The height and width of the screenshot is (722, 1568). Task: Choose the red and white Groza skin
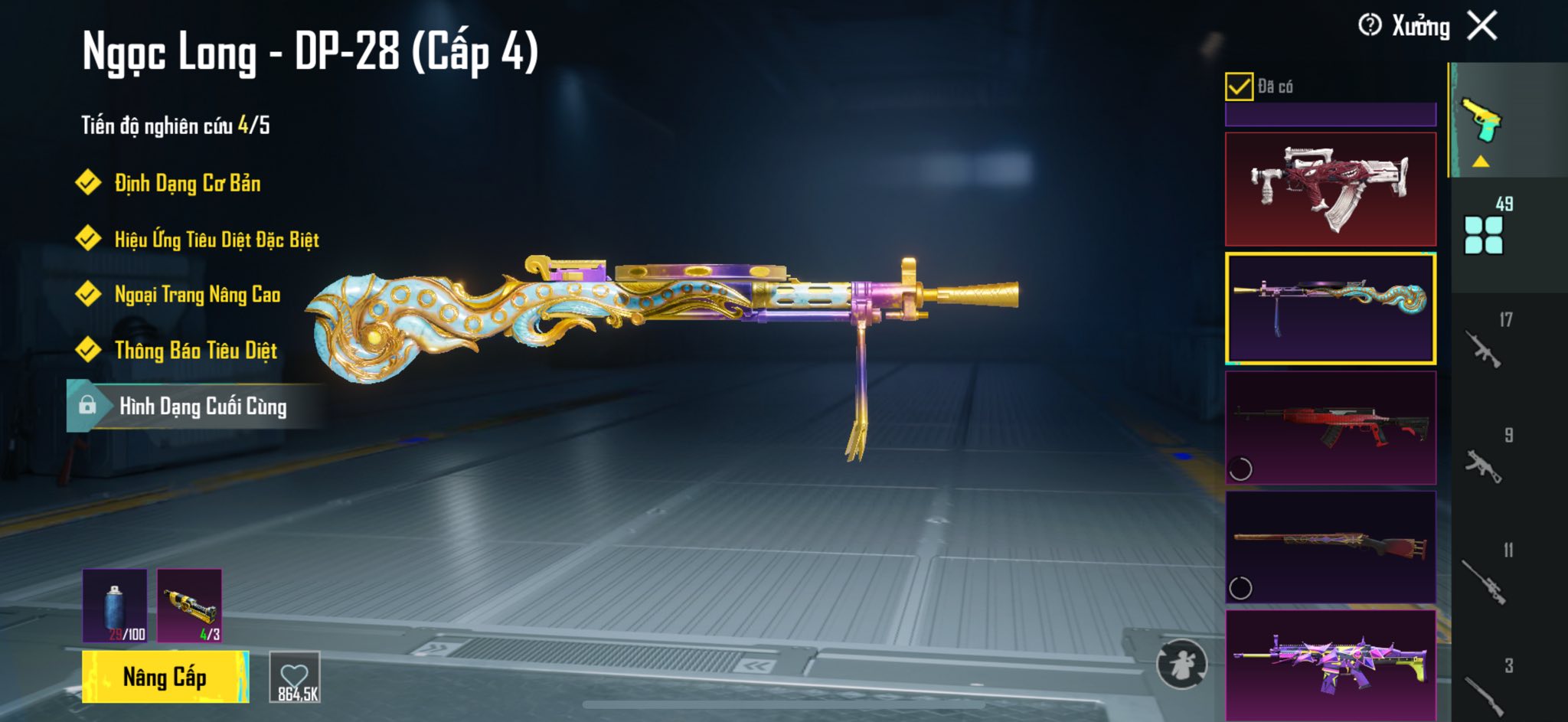pos(1331,189)
